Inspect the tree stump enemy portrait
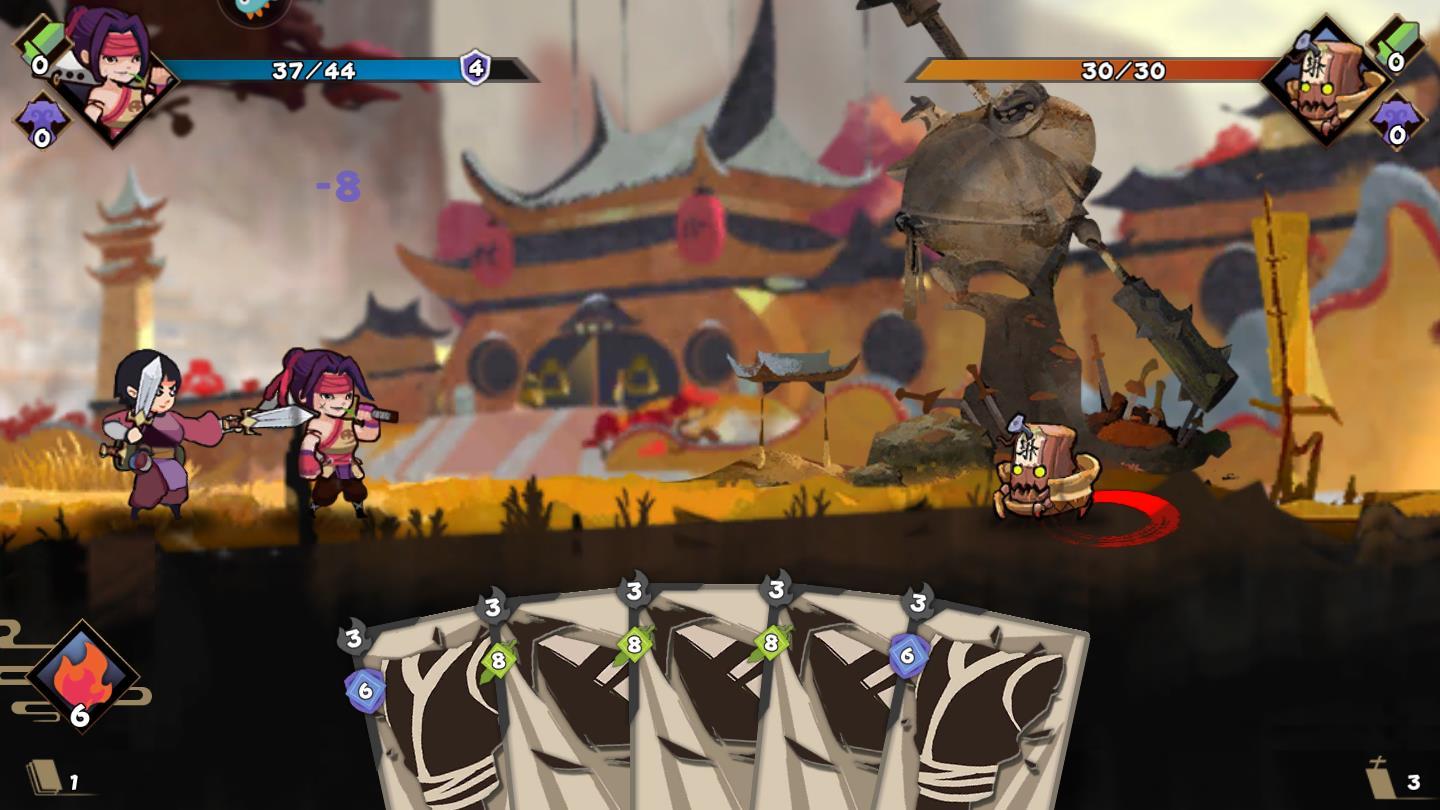 (x=1323, y=80)
